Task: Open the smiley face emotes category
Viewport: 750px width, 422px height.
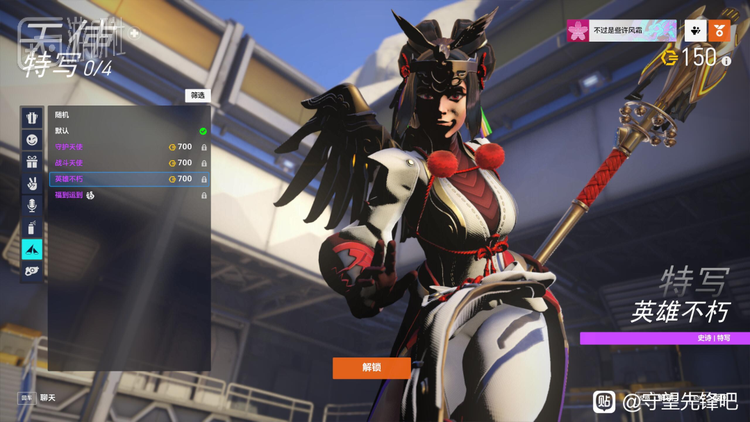Action: pyautogui.click(x=33, y=139)
